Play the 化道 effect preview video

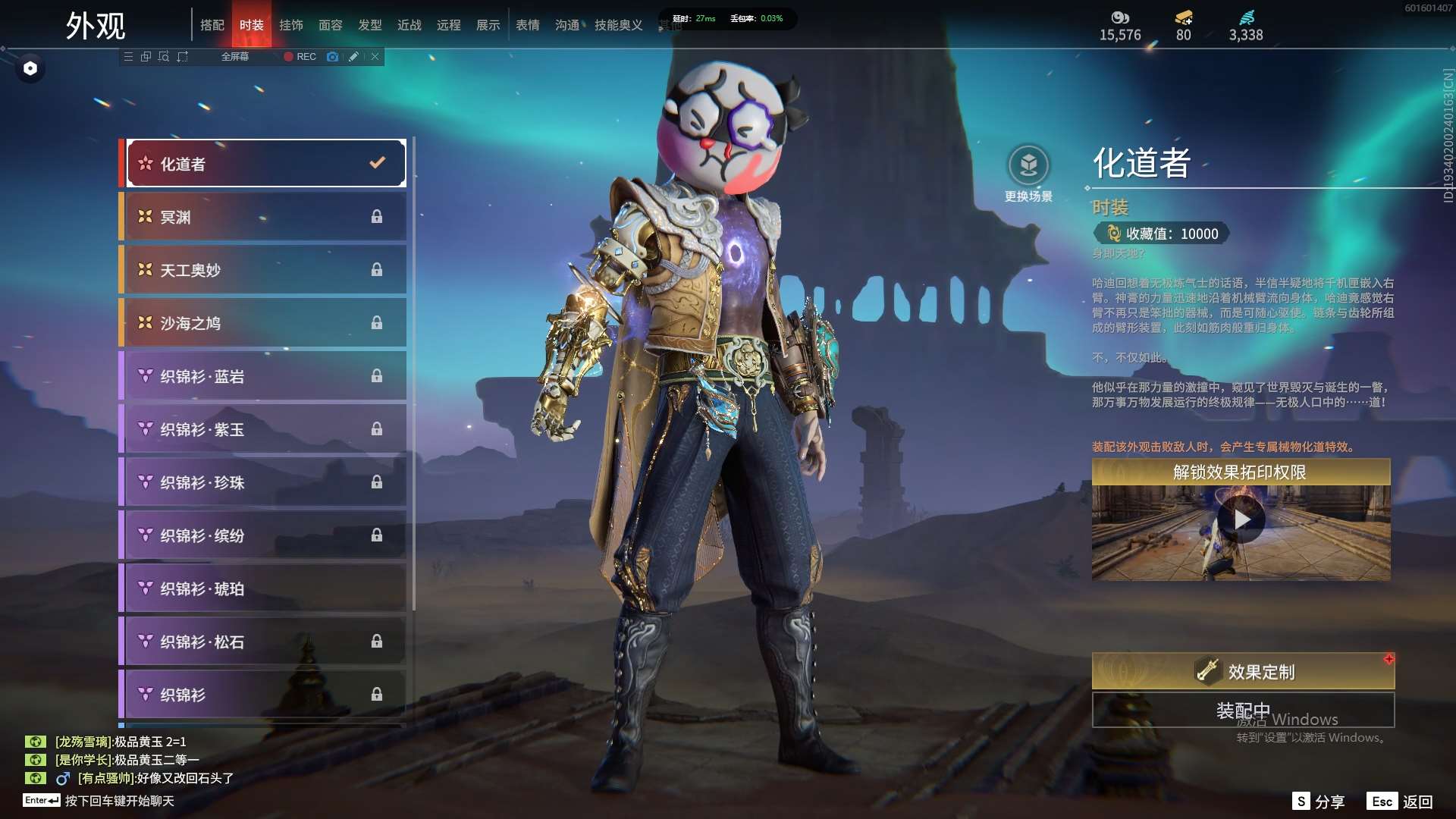1241,520
